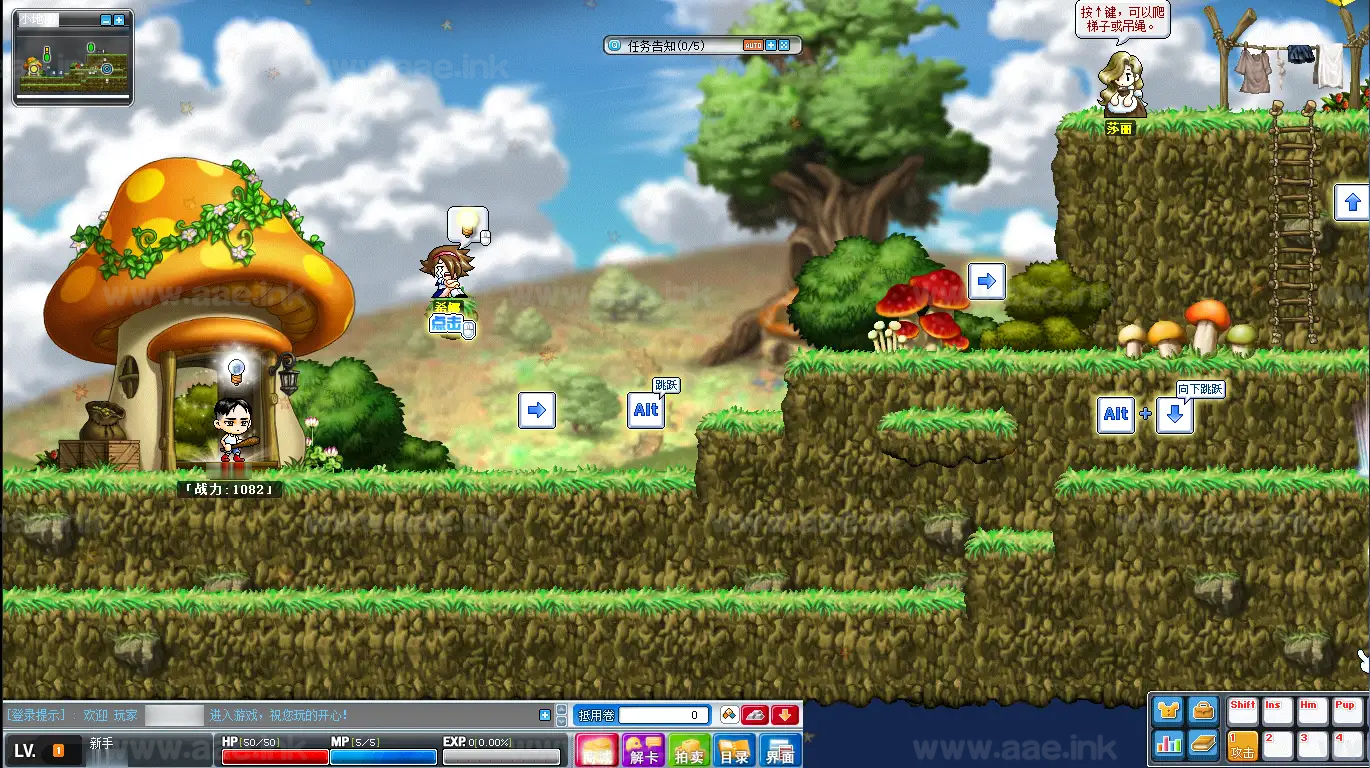Click the red down-arrow button

coord(785,715)
